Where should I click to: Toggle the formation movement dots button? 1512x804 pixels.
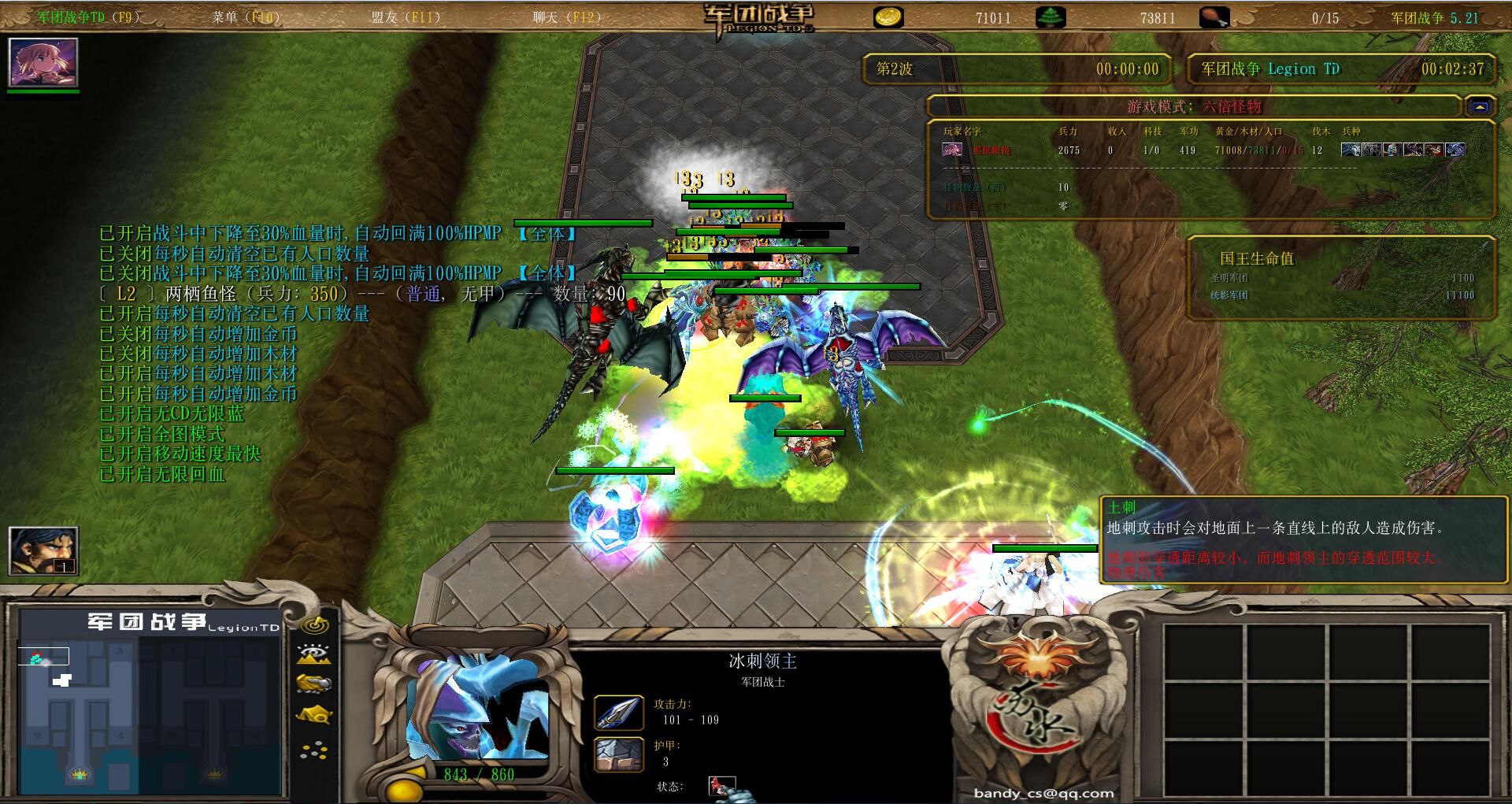click(314, 750)
